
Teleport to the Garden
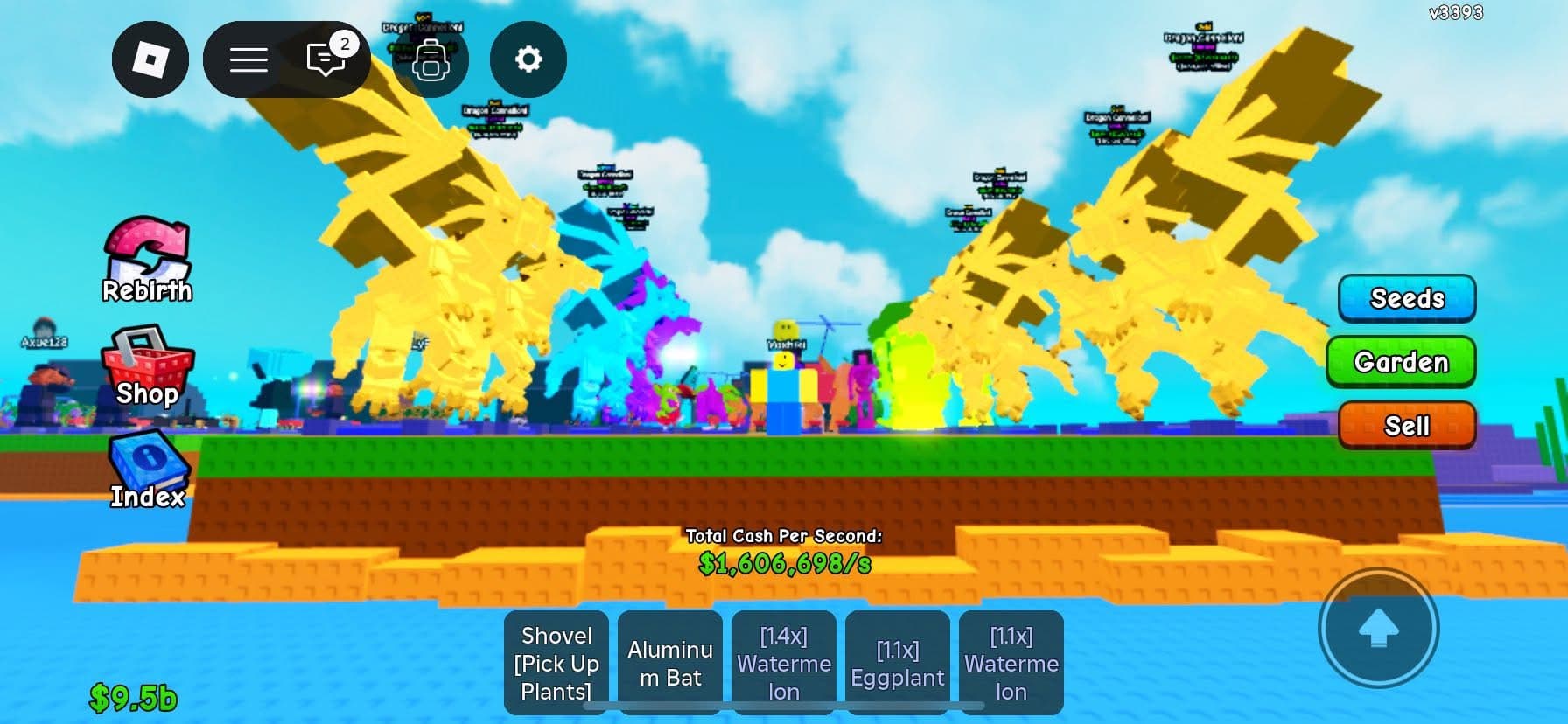pyautogui.click(x=1401, y=362)
